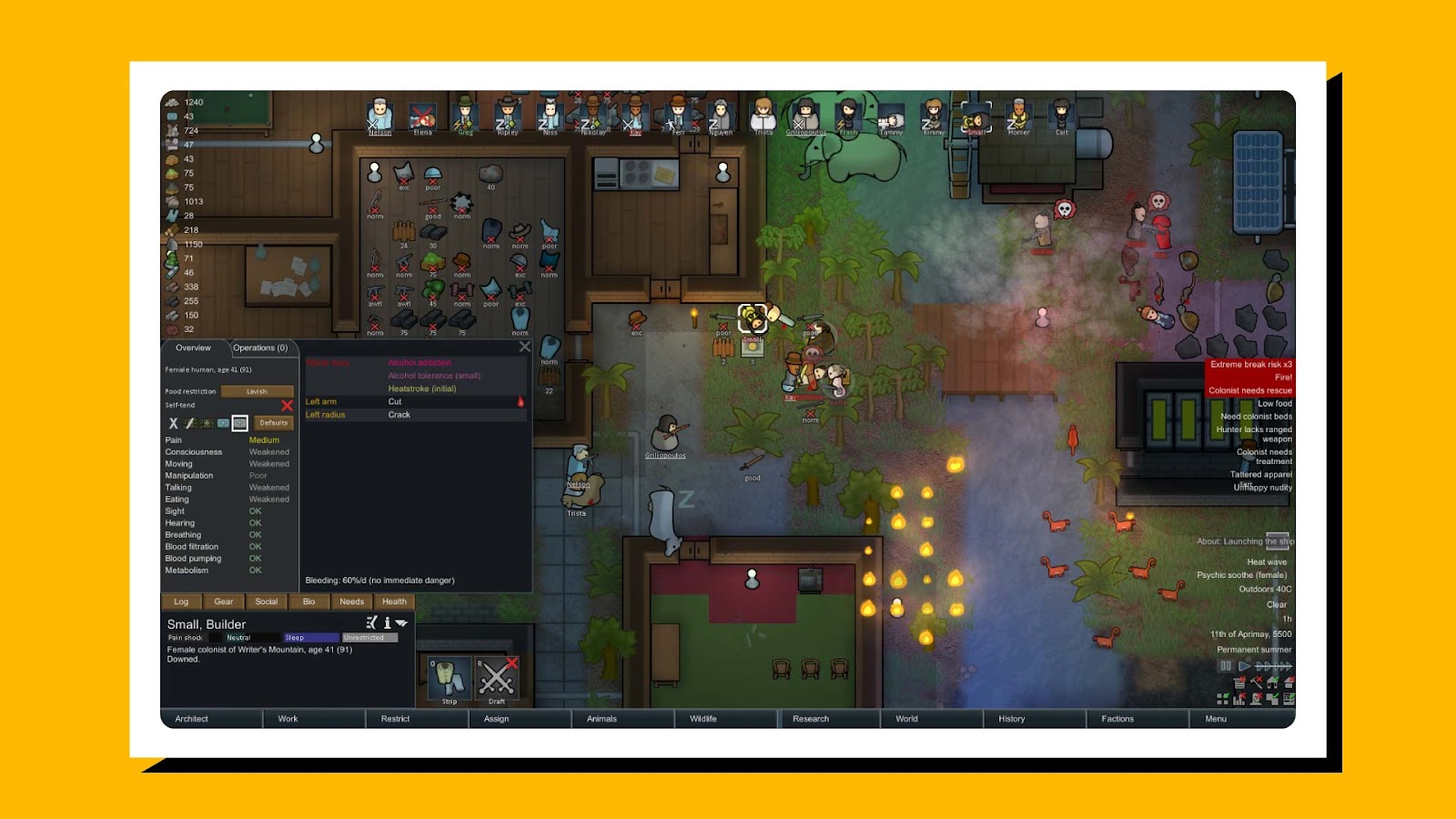Toggle the auto-rebuild hammer control
Viewport: 1456px width, 819px height.
pyautogui.click(x=1256, y=682)
